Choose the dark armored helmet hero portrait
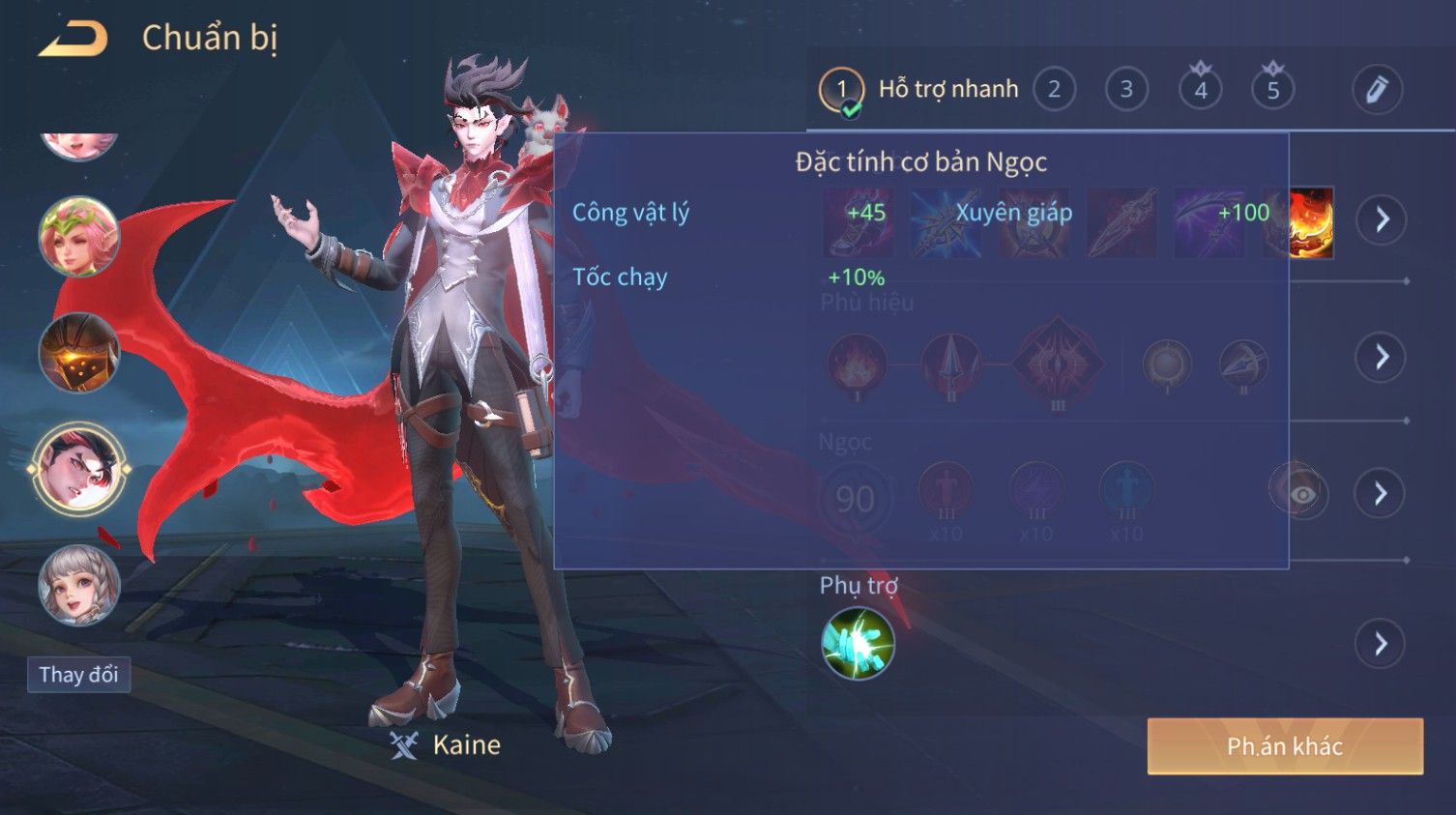Viewport: 1456px width, 815px height. pos(79,353)
